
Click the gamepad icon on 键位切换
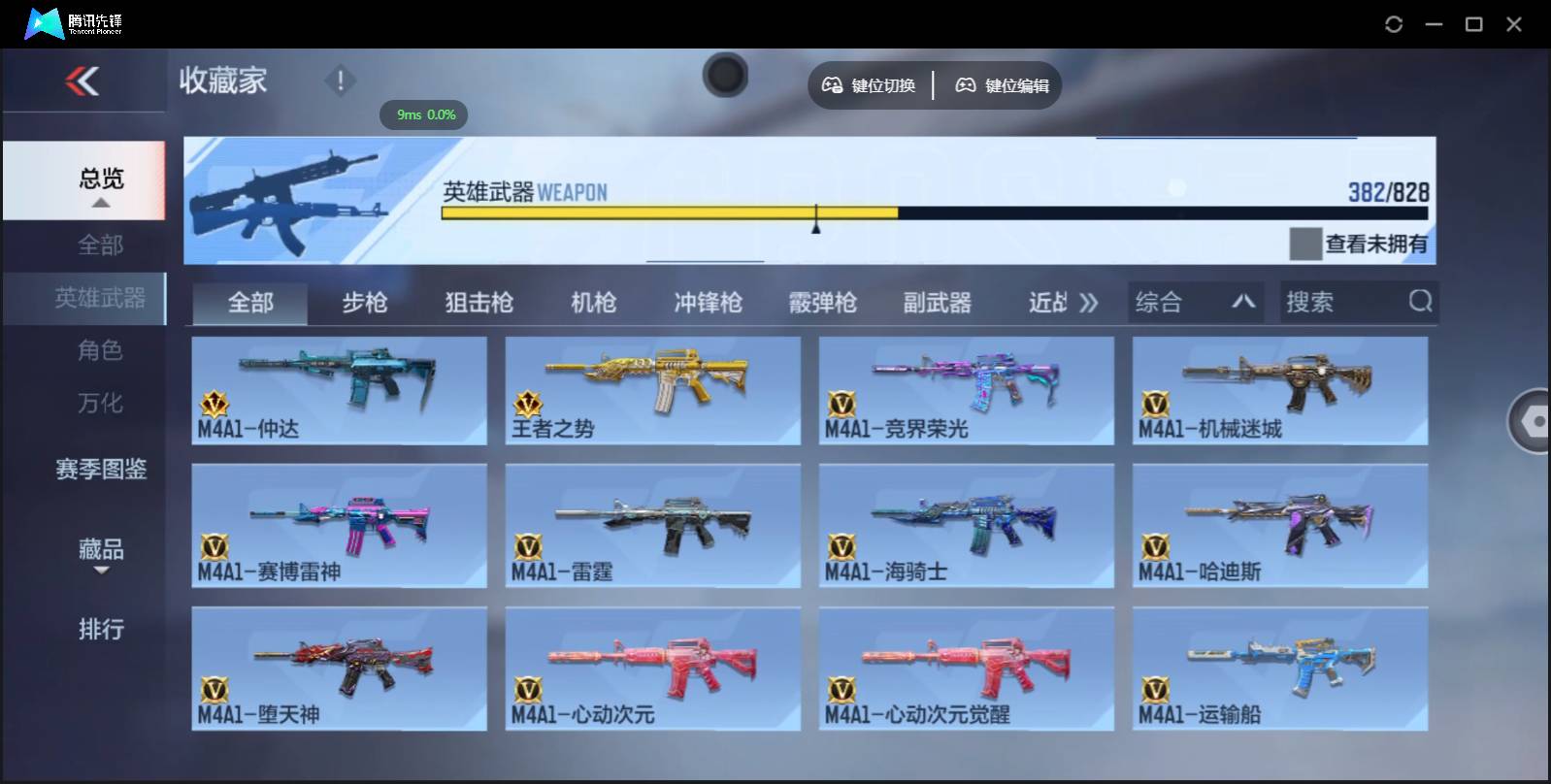point(832,85)
